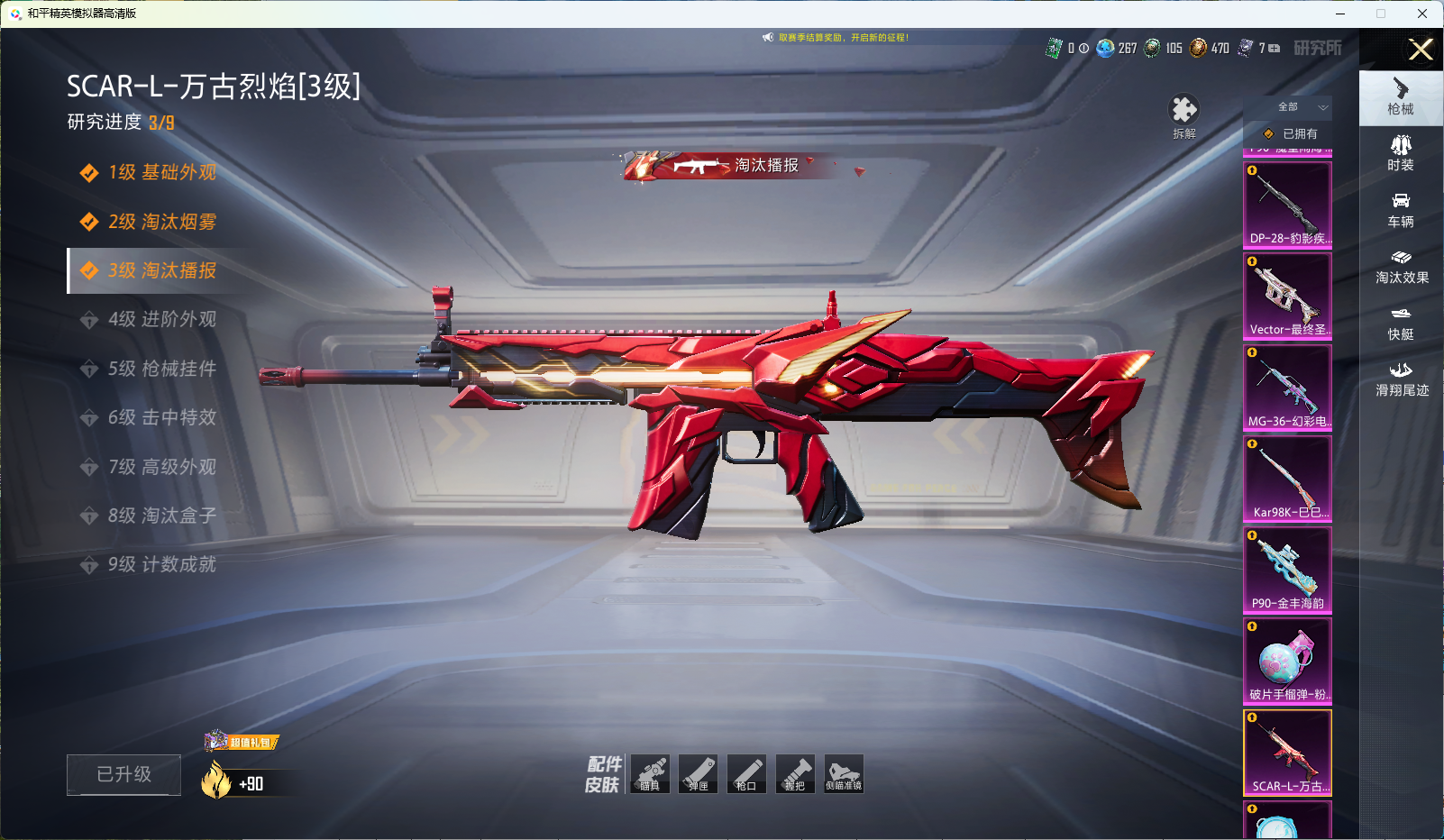
Task: Close the research lab screen
Action: (x=1421, y=50)
